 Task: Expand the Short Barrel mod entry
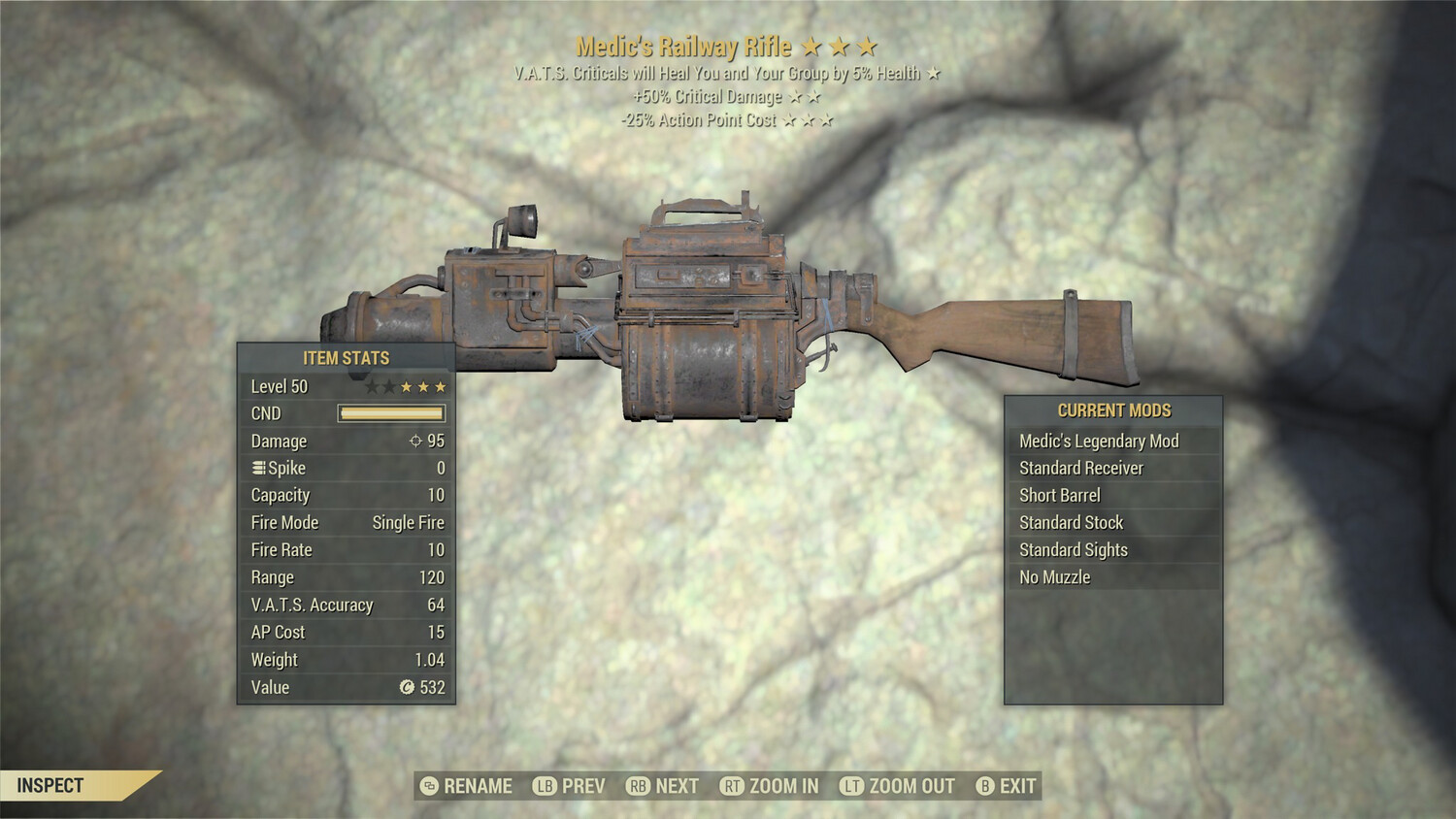coord(1060,495)
